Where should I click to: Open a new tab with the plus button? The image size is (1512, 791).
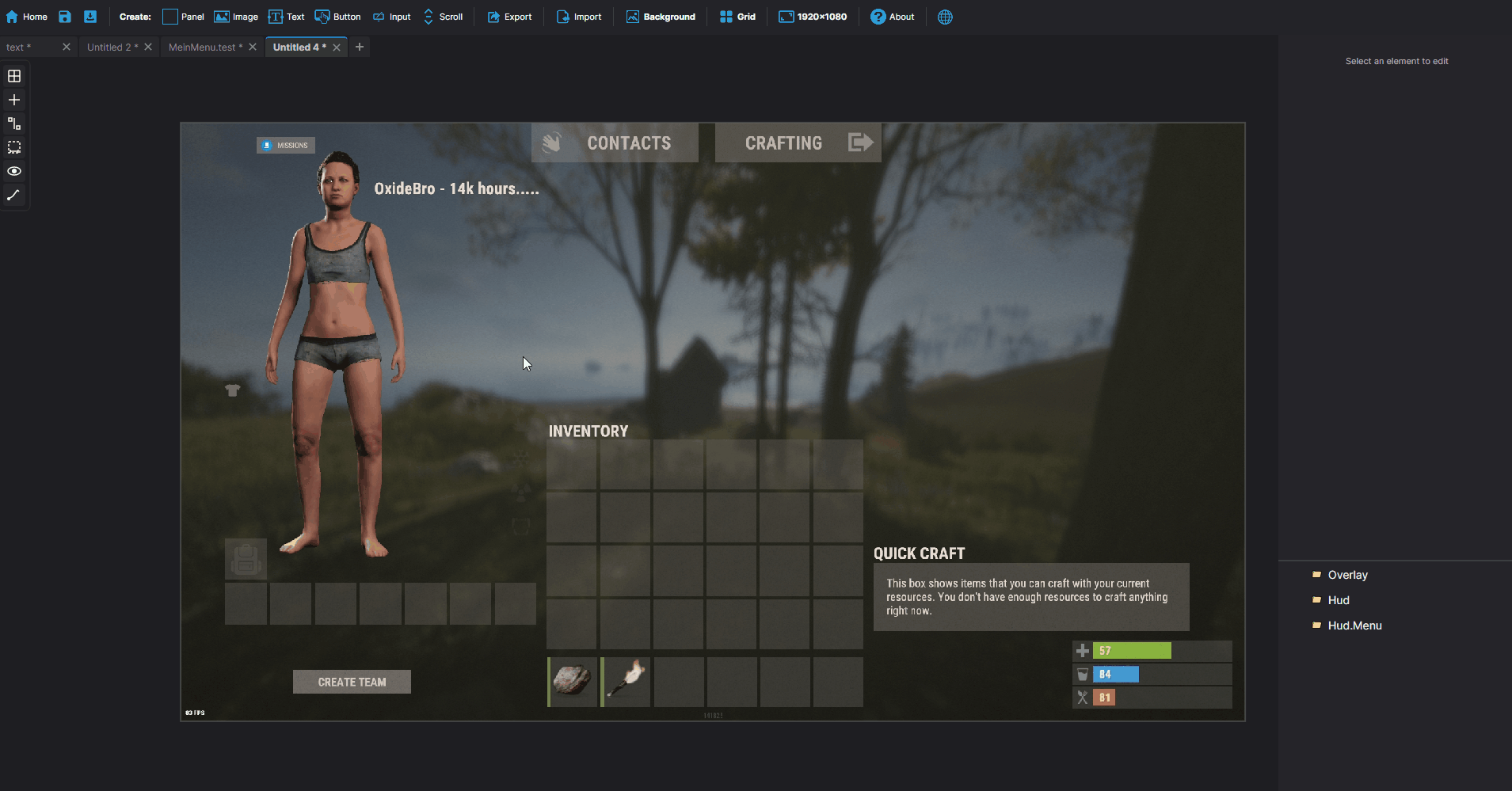(360, 47)
